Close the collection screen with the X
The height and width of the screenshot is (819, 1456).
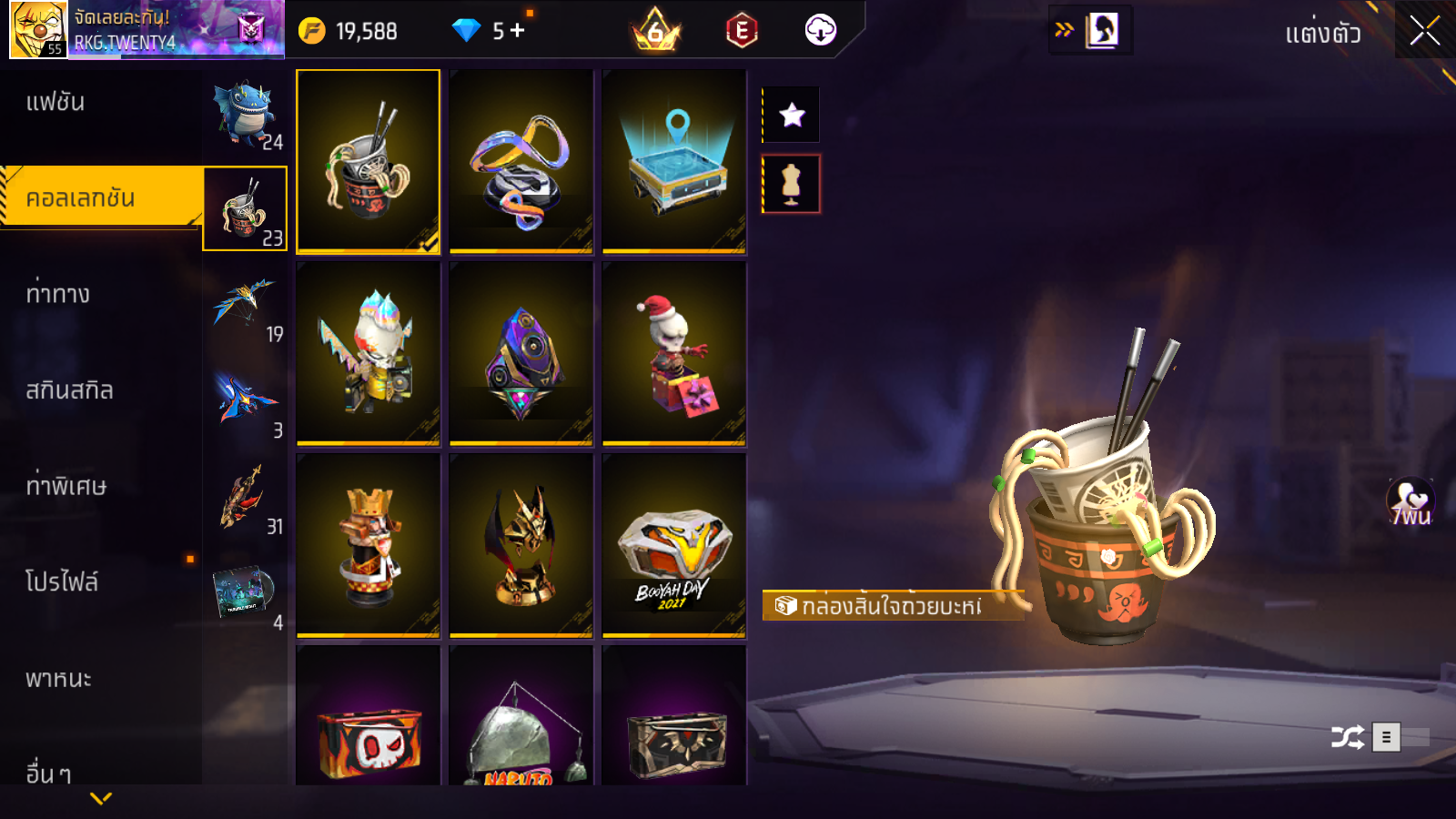point(1424,31)
